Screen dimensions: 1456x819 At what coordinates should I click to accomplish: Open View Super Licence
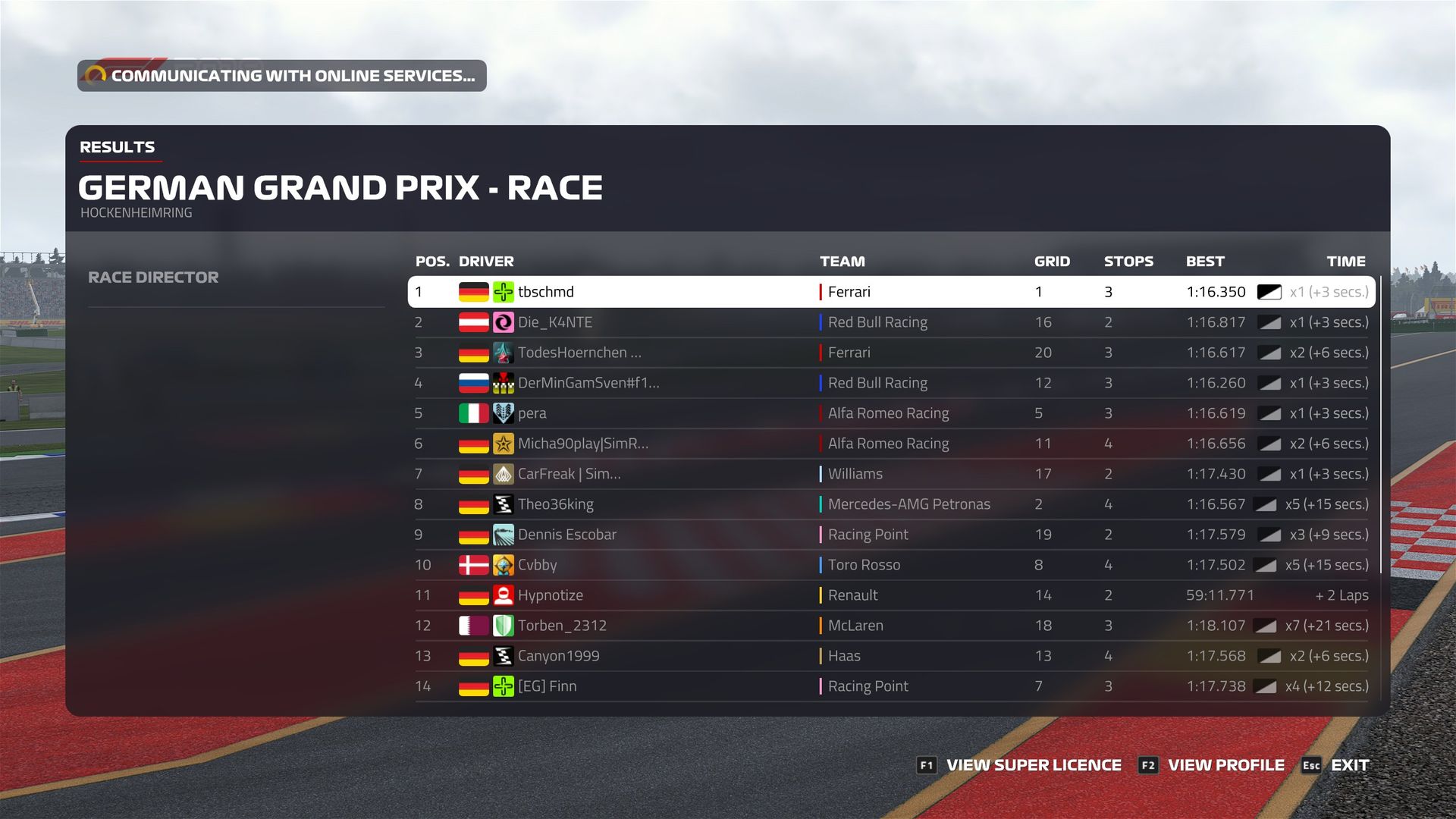(1019, 765)
